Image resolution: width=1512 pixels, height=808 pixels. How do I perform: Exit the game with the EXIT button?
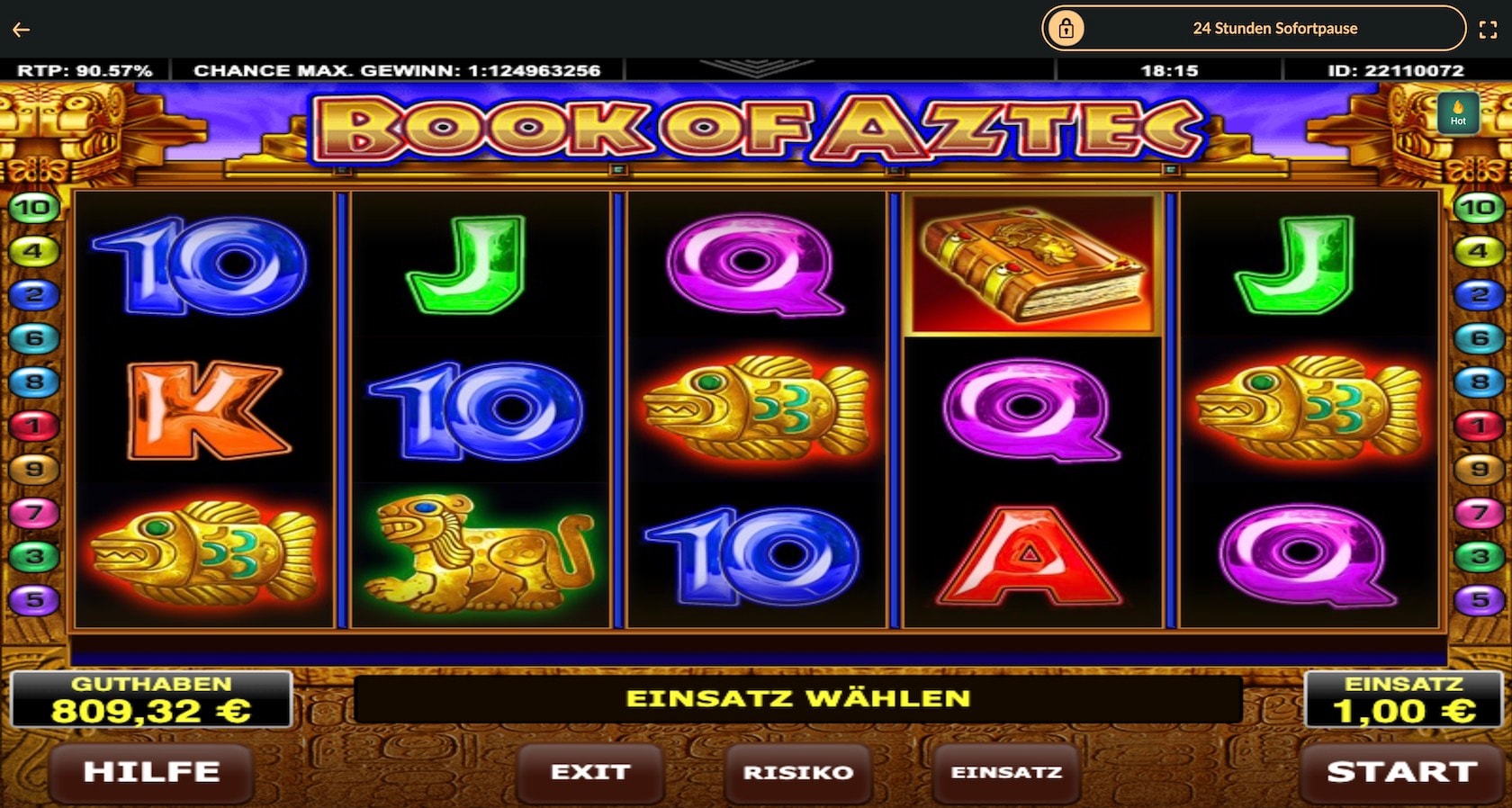(x=590, y=772)
